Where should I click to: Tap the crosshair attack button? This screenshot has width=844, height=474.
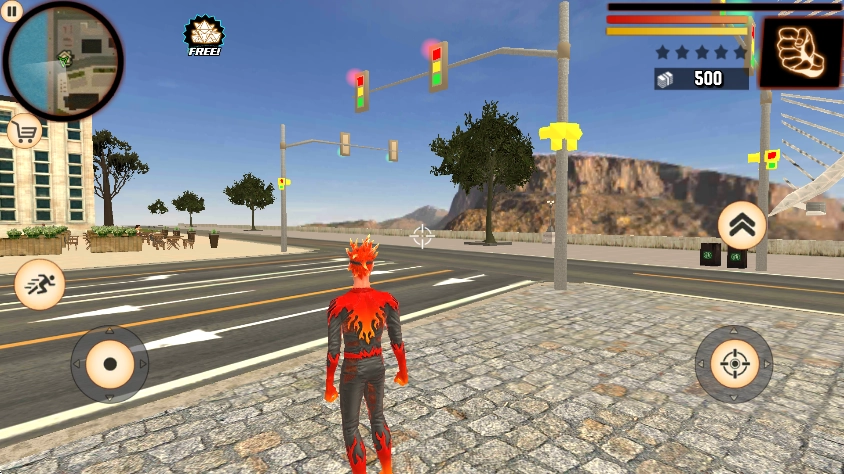734,364
